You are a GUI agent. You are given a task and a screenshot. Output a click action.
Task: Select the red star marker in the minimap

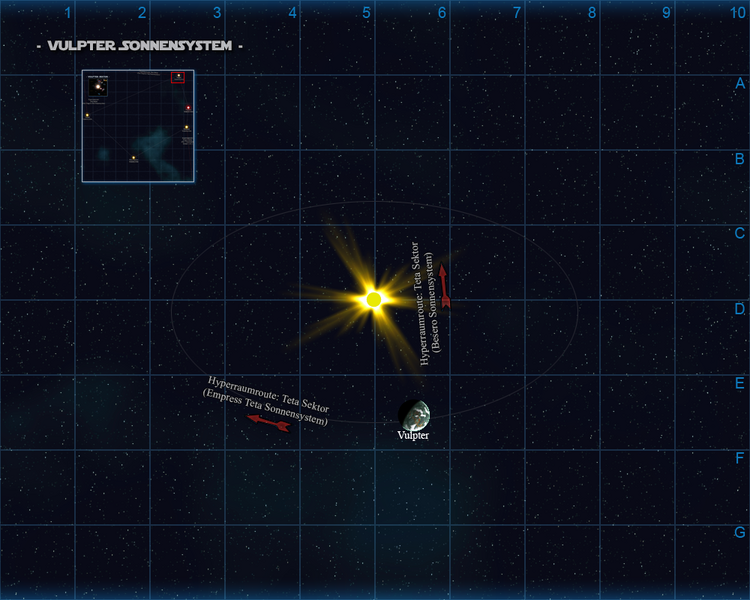(x=188, y=107)
